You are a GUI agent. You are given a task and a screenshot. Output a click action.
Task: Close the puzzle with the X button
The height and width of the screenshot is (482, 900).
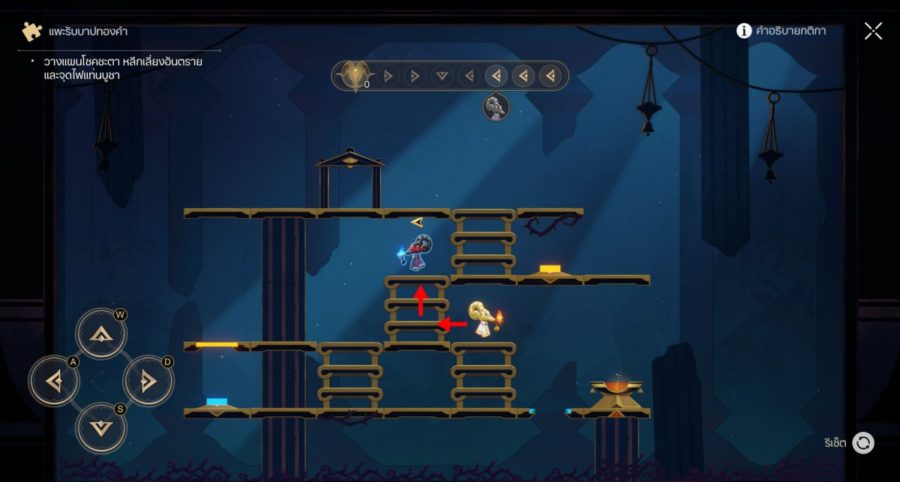873,31
